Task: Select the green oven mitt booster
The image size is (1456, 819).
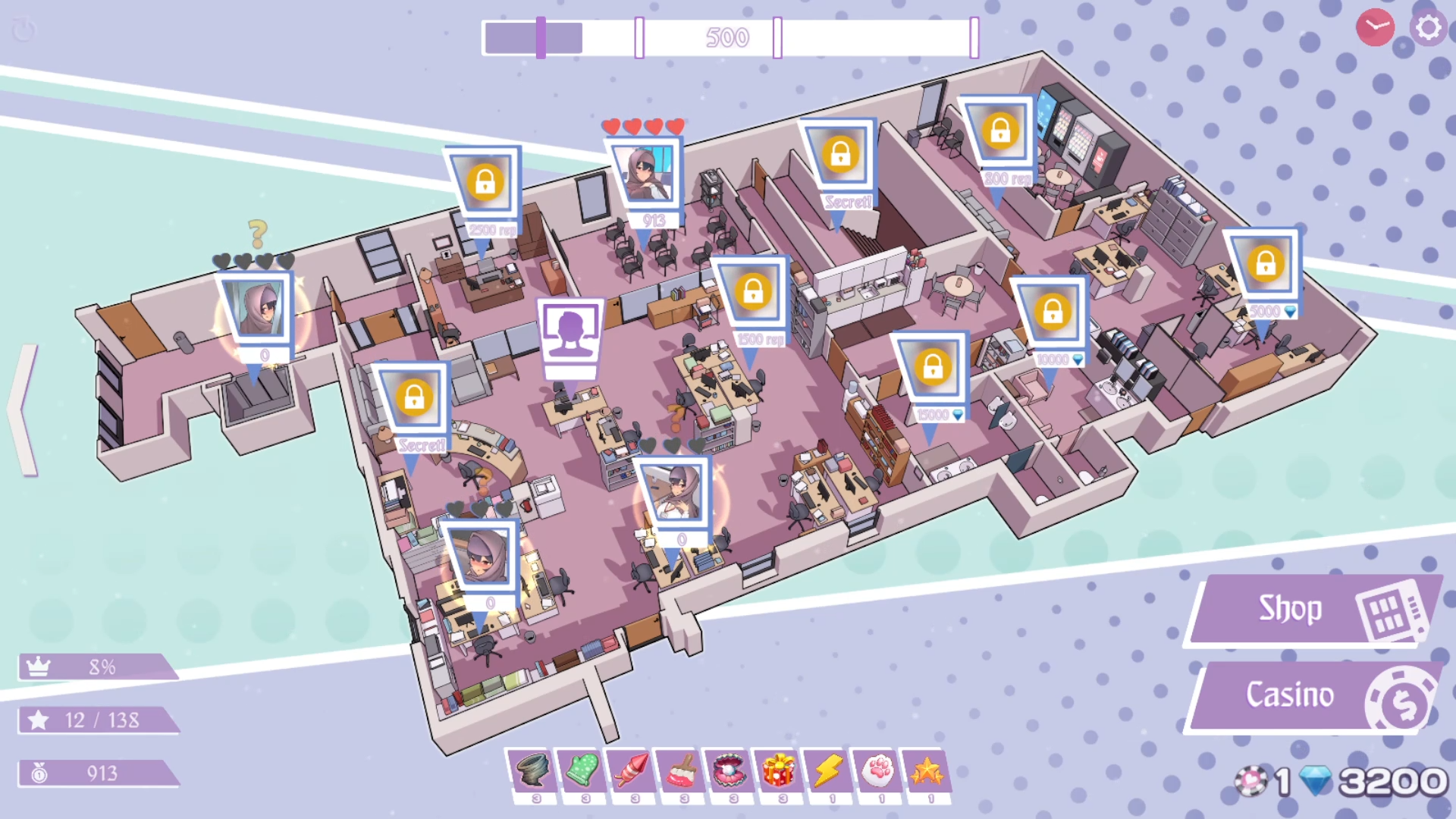Action: point(582,770)
